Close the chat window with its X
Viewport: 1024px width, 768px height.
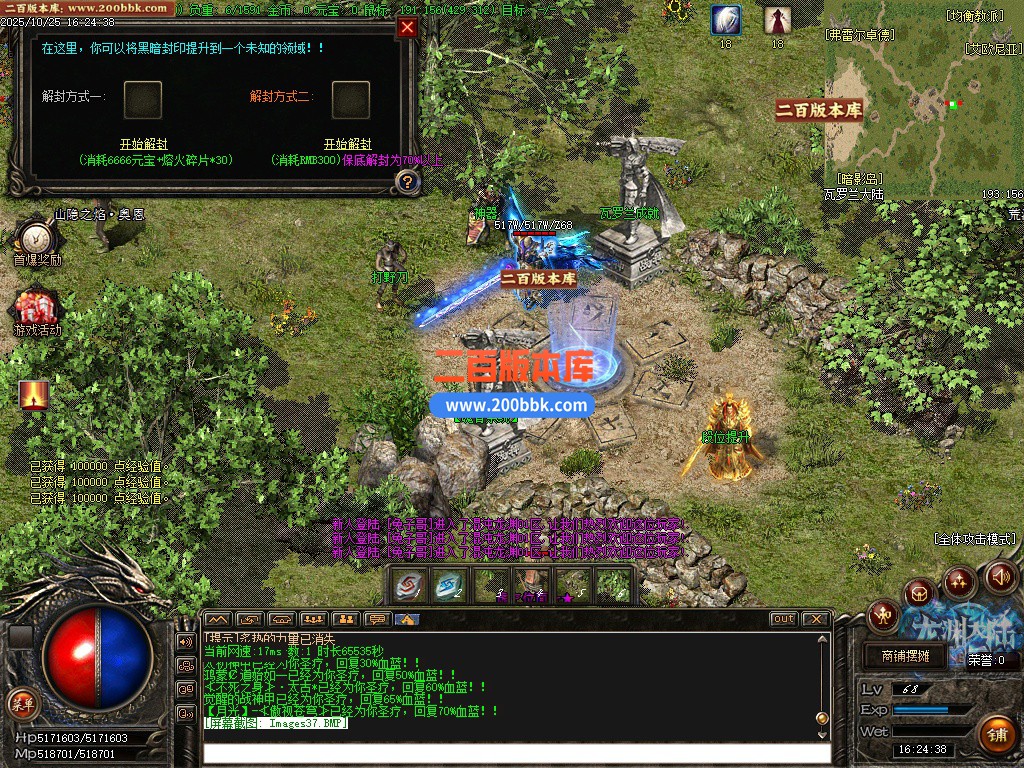[815, 619]
